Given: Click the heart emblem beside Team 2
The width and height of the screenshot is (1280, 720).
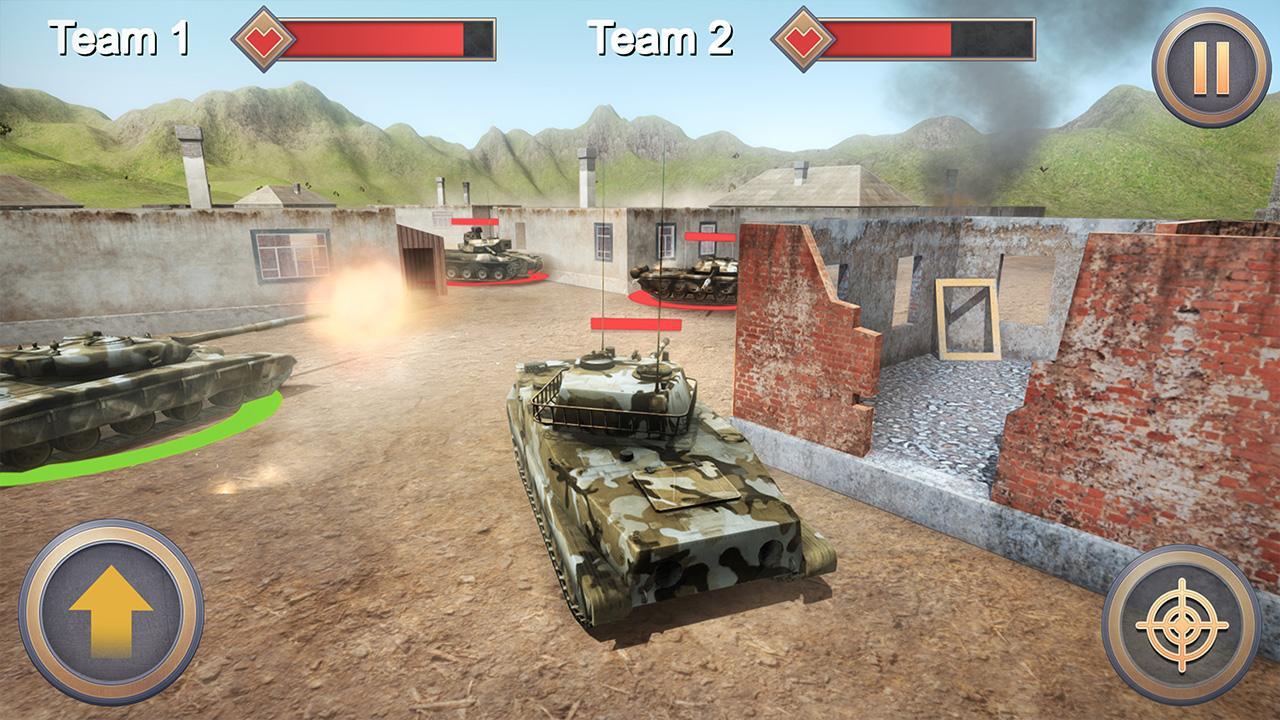Looking at the screenshot, I should (x=802, y=40).
